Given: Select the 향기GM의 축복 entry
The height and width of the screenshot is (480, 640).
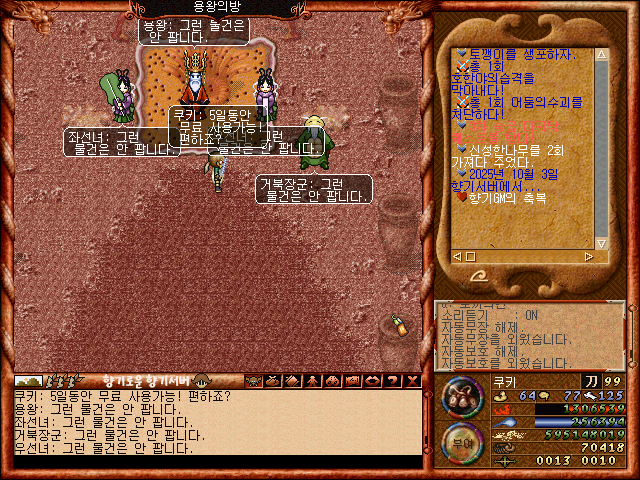Looking at the screenshot, I should [x=506, y=198].
